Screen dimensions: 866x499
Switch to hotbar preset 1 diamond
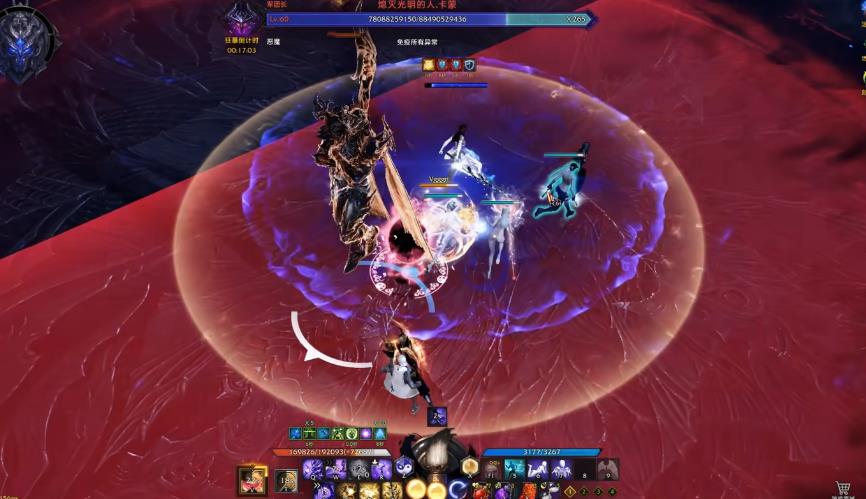click(x=570, y=492)
